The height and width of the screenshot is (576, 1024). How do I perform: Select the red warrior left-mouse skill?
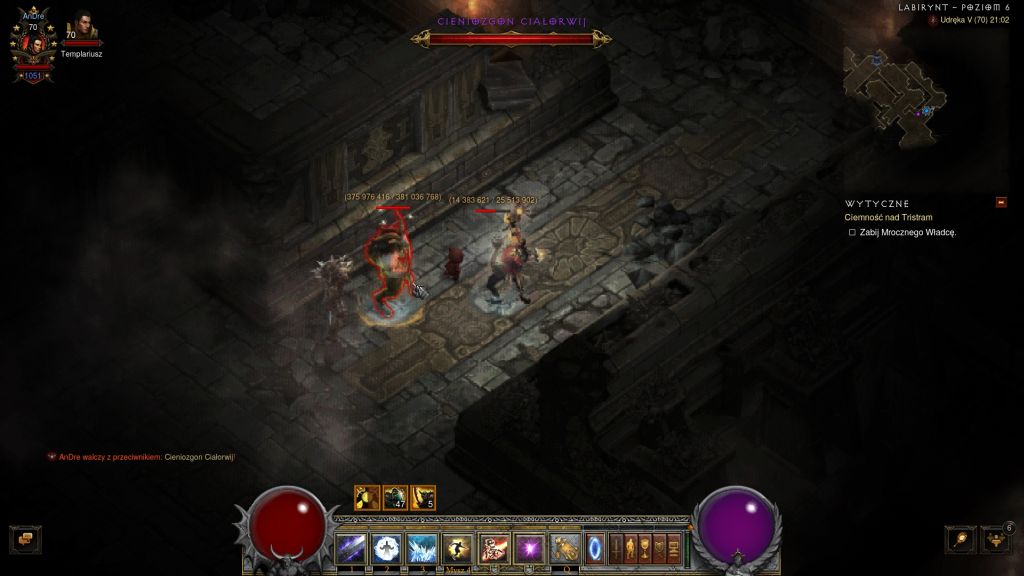(x=493, y=547)
